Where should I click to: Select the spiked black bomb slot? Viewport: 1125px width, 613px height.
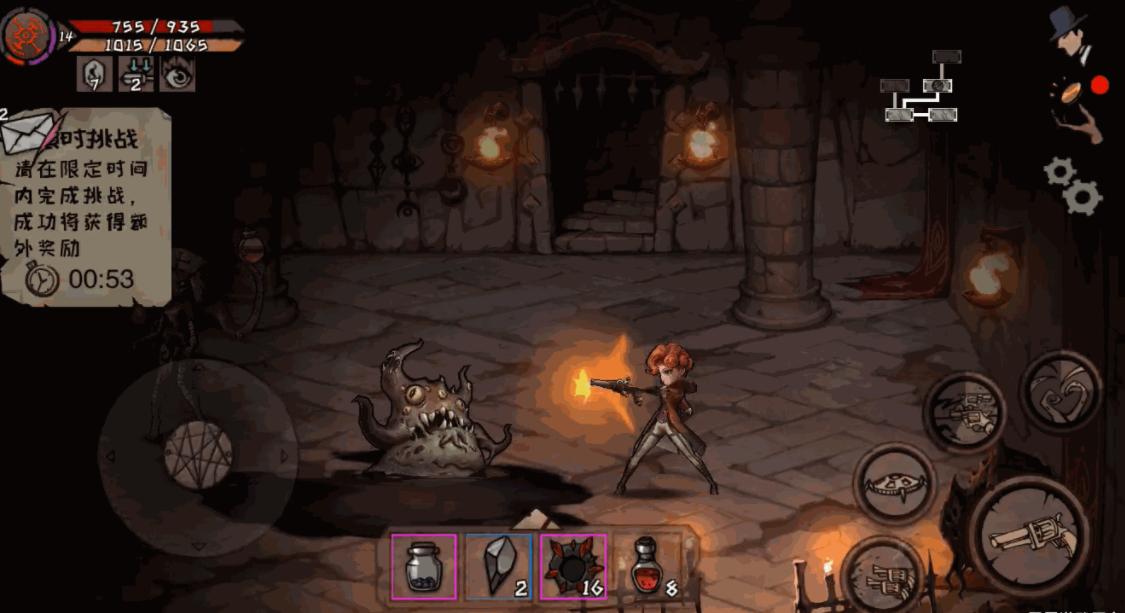[573, 567]
